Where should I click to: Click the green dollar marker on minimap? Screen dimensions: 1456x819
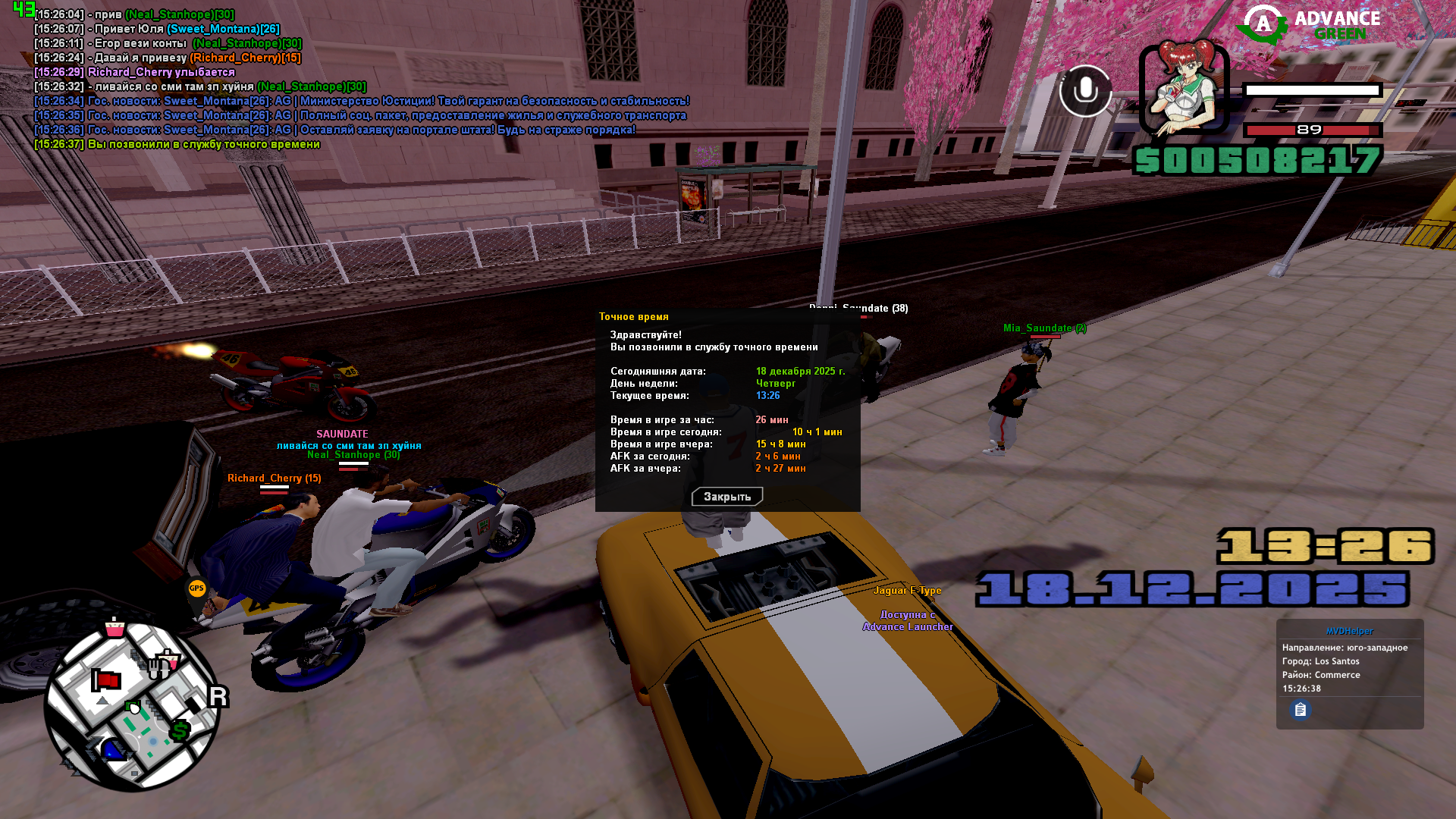180,731
